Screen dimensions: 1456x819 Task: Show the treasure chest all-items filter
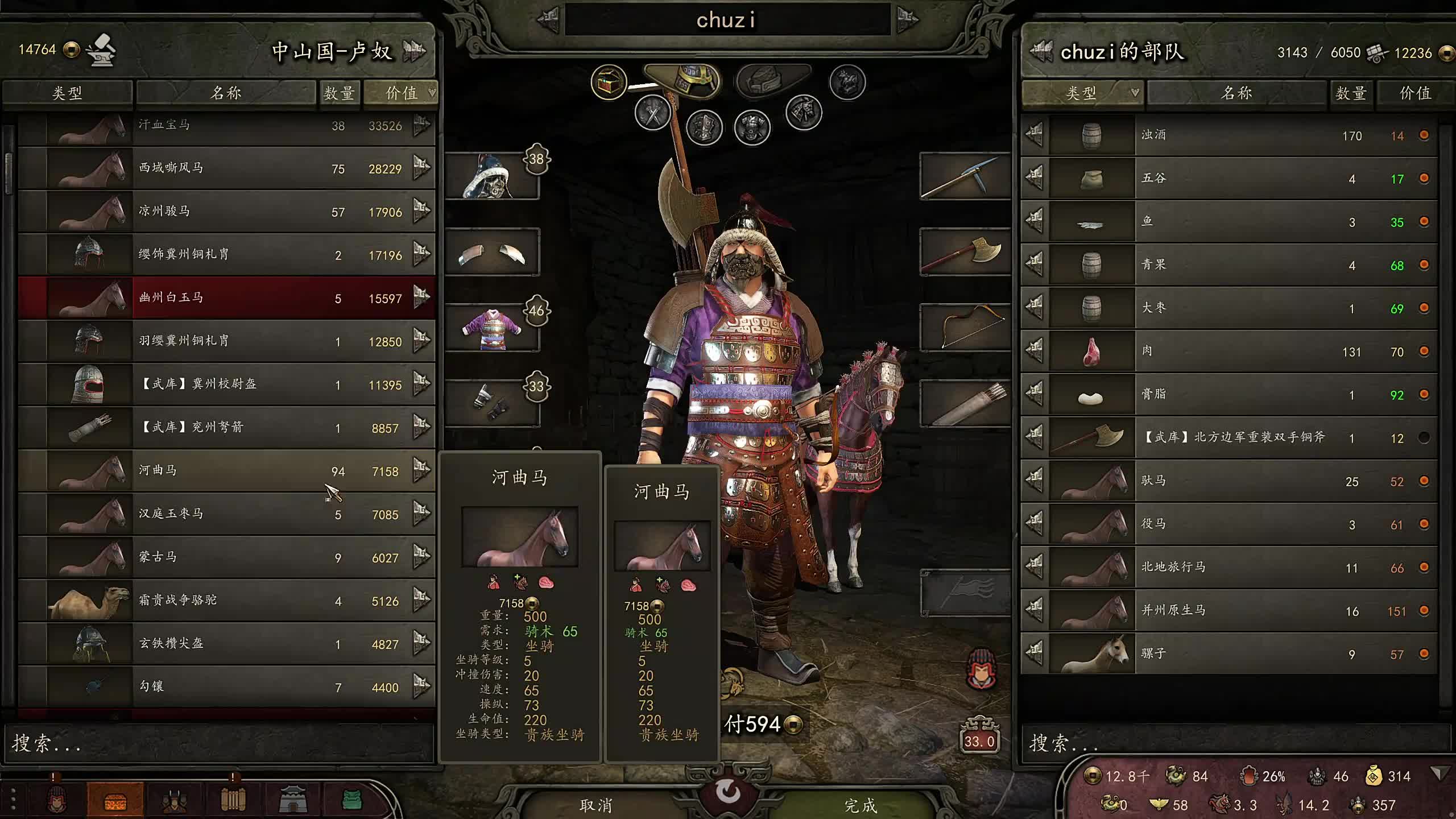click(x=608, y=82)
